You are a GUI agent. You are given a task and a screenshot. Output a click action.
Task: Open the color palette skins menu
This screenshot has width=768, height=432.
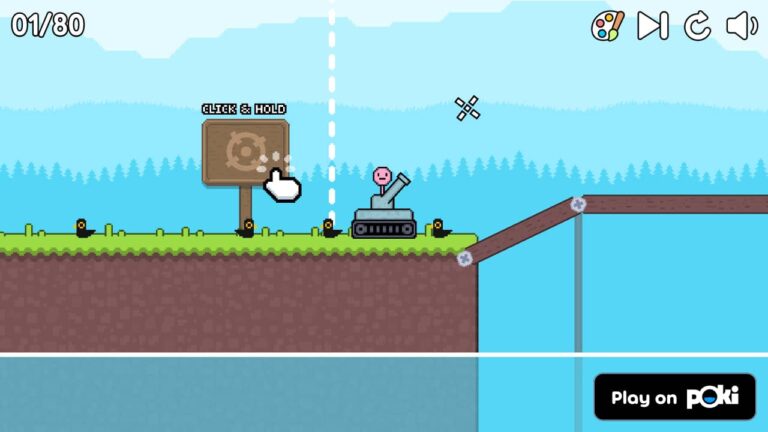607,25
